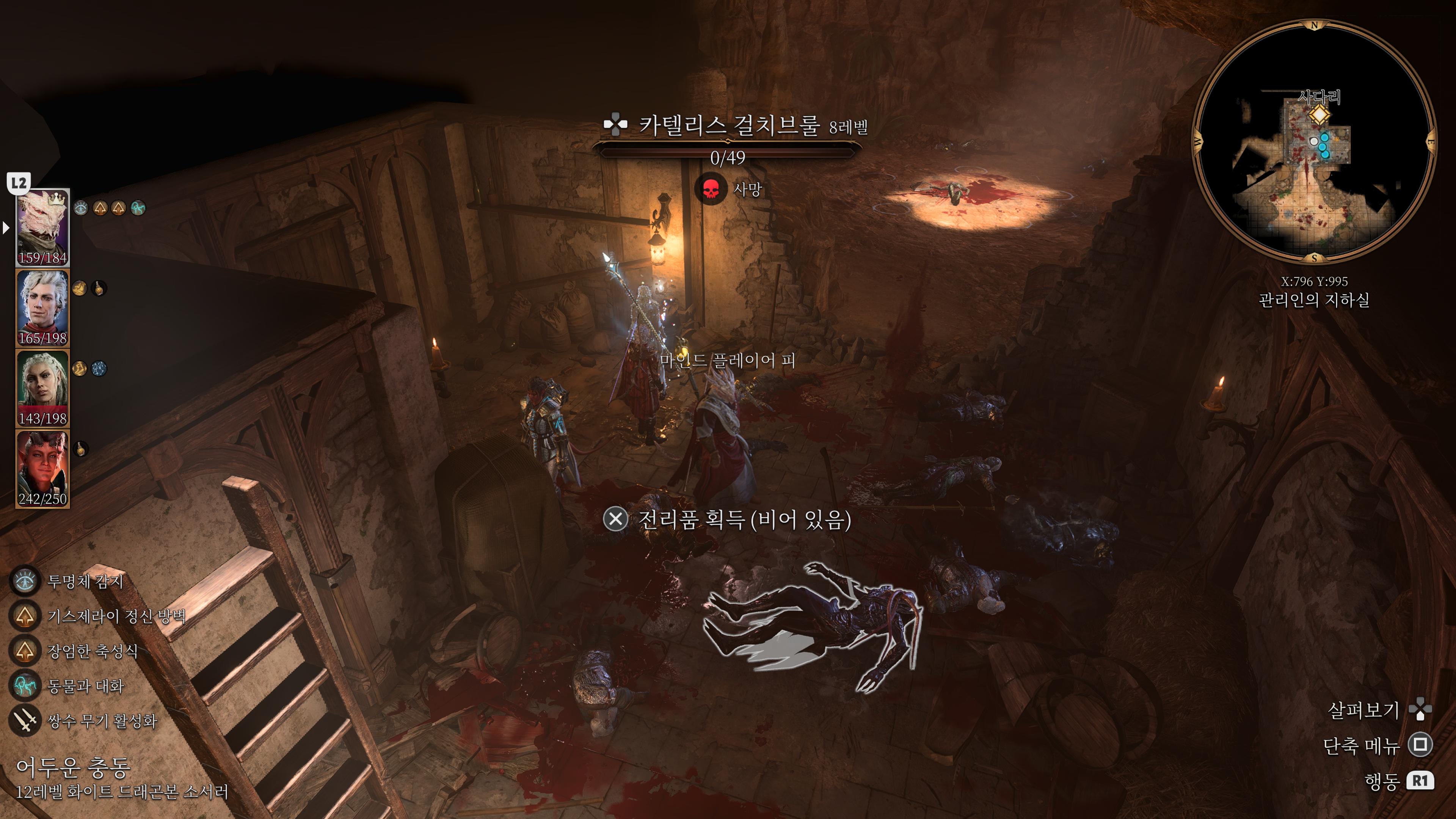1456x819 pixels.
Task: Open the circular minimap
Action: click(1313, 141)
